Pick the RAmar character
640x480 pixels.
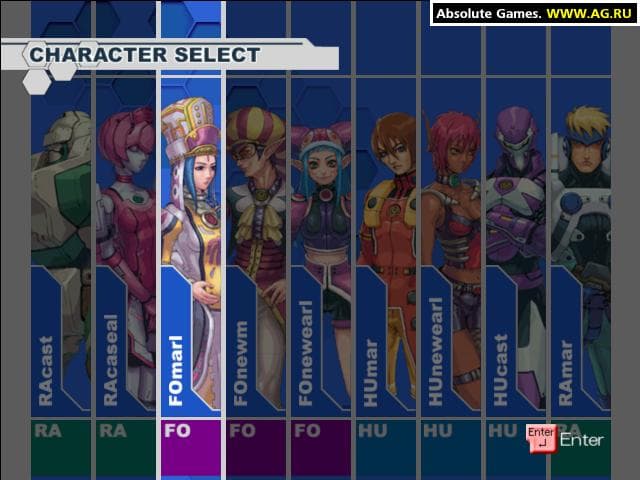pos(581,250)
